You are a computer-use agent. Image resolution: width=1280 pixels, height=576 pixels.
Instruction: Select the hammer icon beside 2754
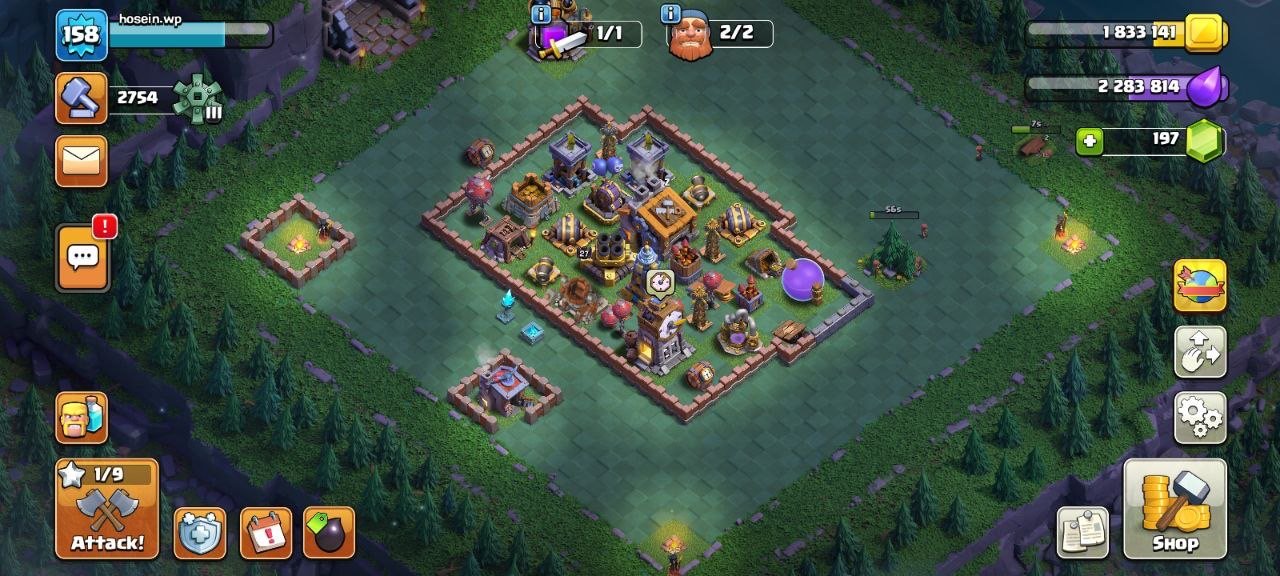click(x=81, y=98)
